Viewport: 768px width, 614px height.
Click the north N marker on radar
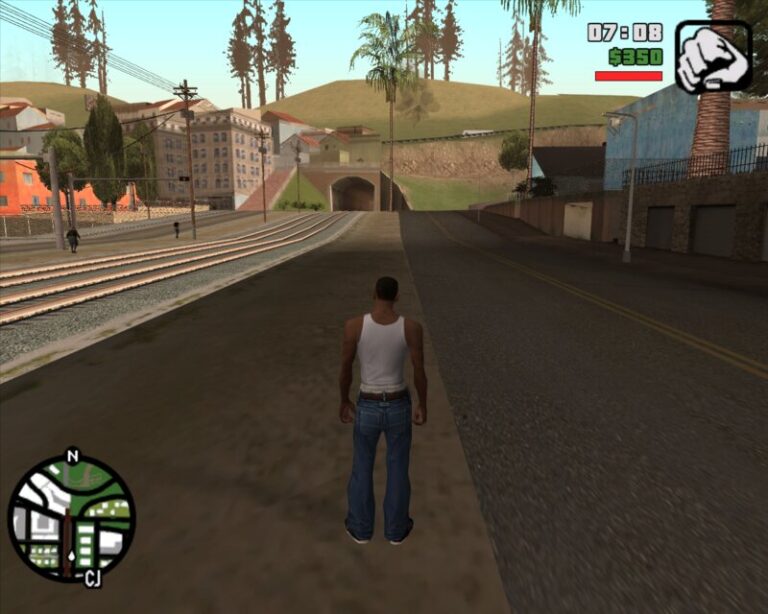point(71,456)
